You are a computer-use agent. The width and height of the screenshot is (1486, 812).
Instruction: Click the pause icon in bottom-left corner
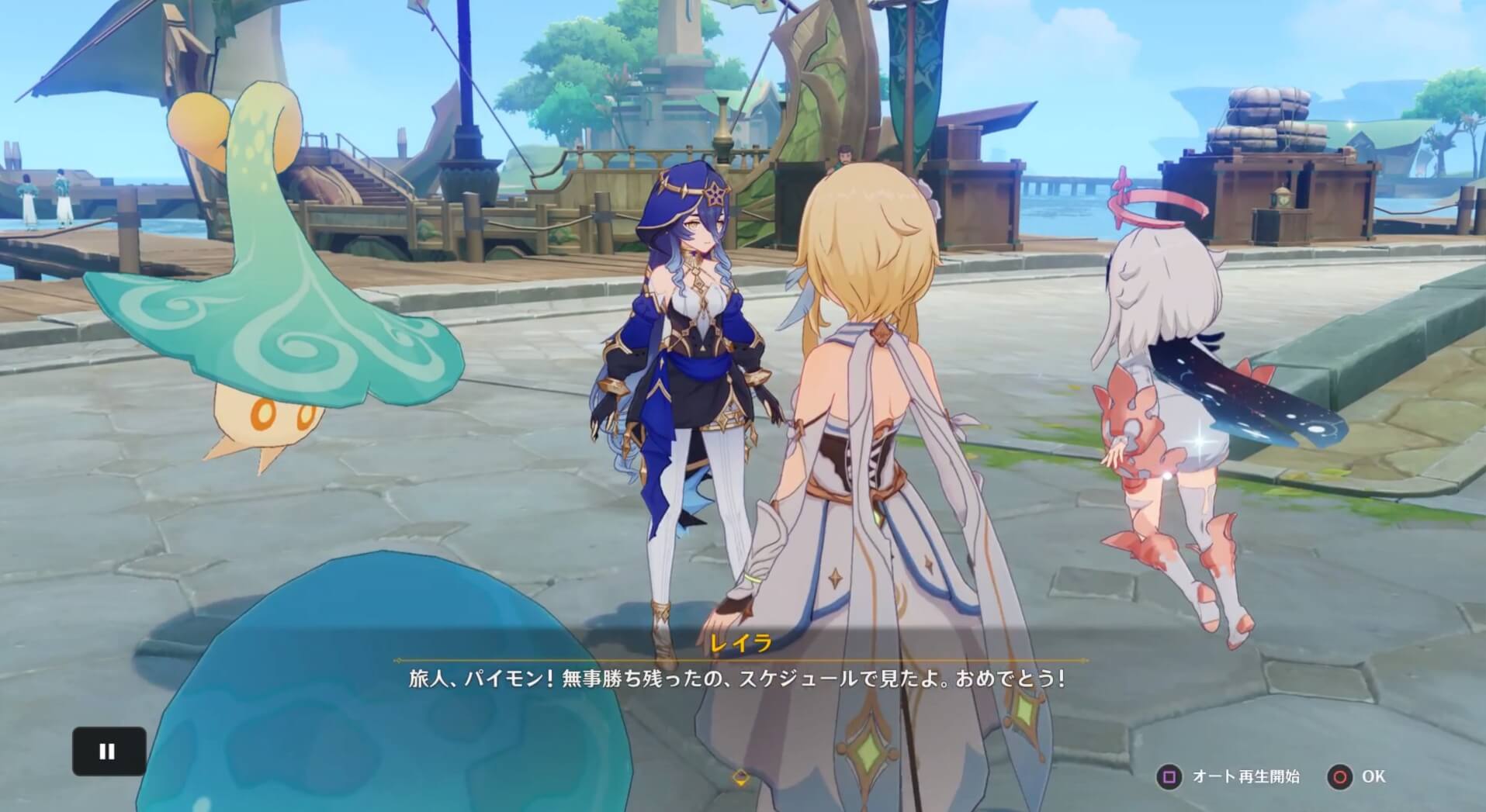coord(107,751)
